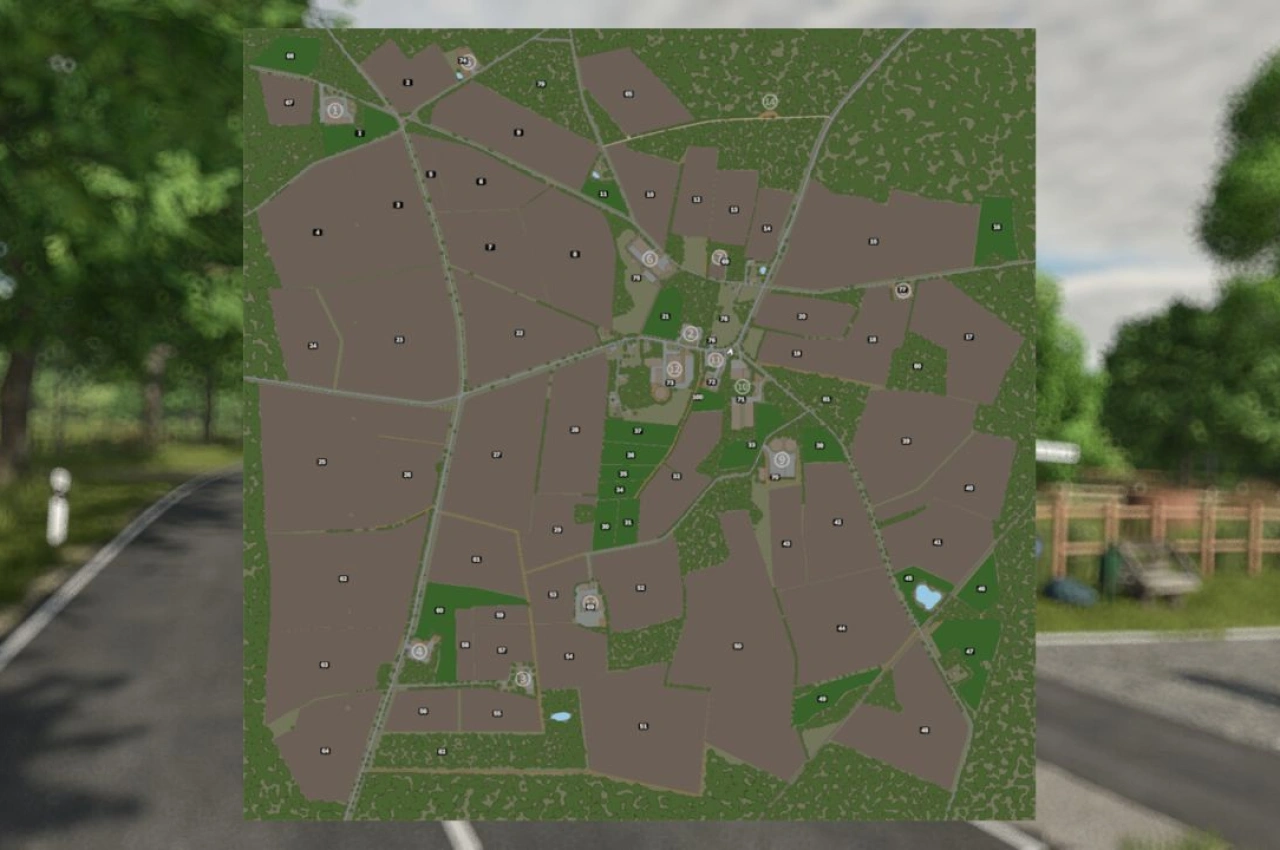The image size is (1280, 850).
Task: Click the white player arrow at the crossroads
Action: (730, 352)
